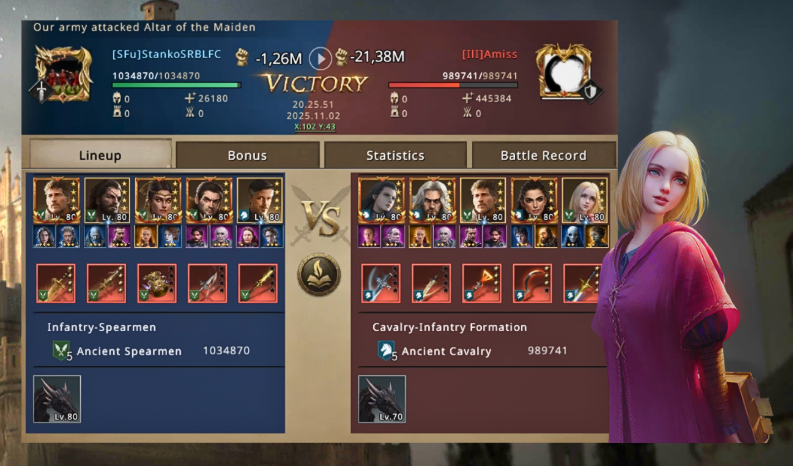Click the book-and-flame emblem under VS
The image size is (793, 466).
click(318, 274)
